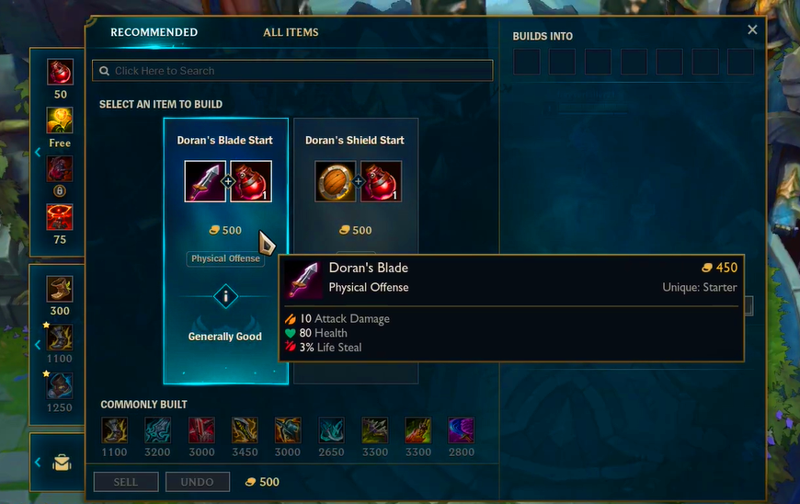Image resolution: width=800 pixels, height=504 pixels.
Task: Select the 50 gold health potion in the sidebar
Action: (60, 72)
